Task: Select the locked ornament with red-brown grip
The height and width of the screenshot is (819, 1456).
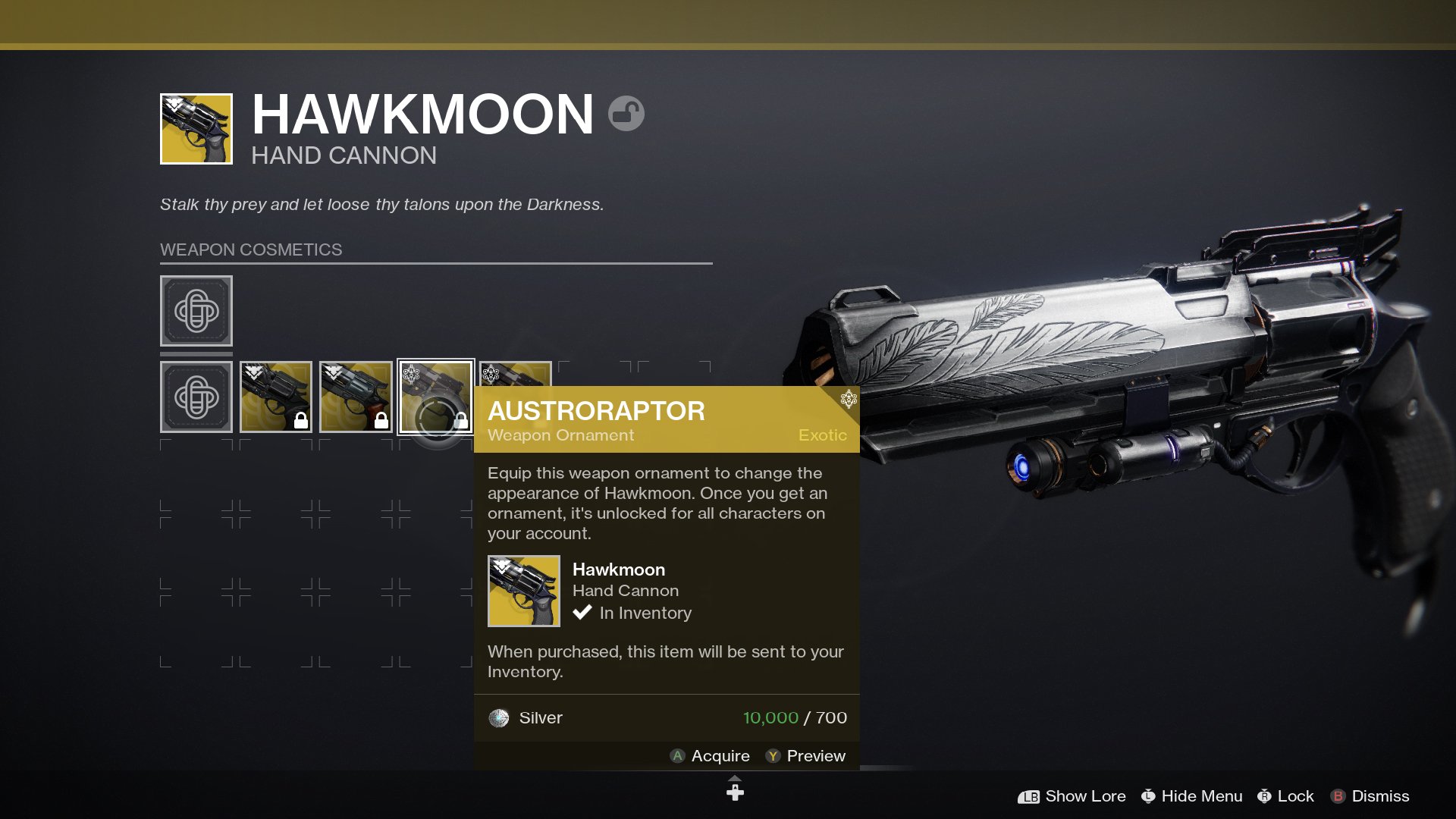Action: [x=356, y=397]
